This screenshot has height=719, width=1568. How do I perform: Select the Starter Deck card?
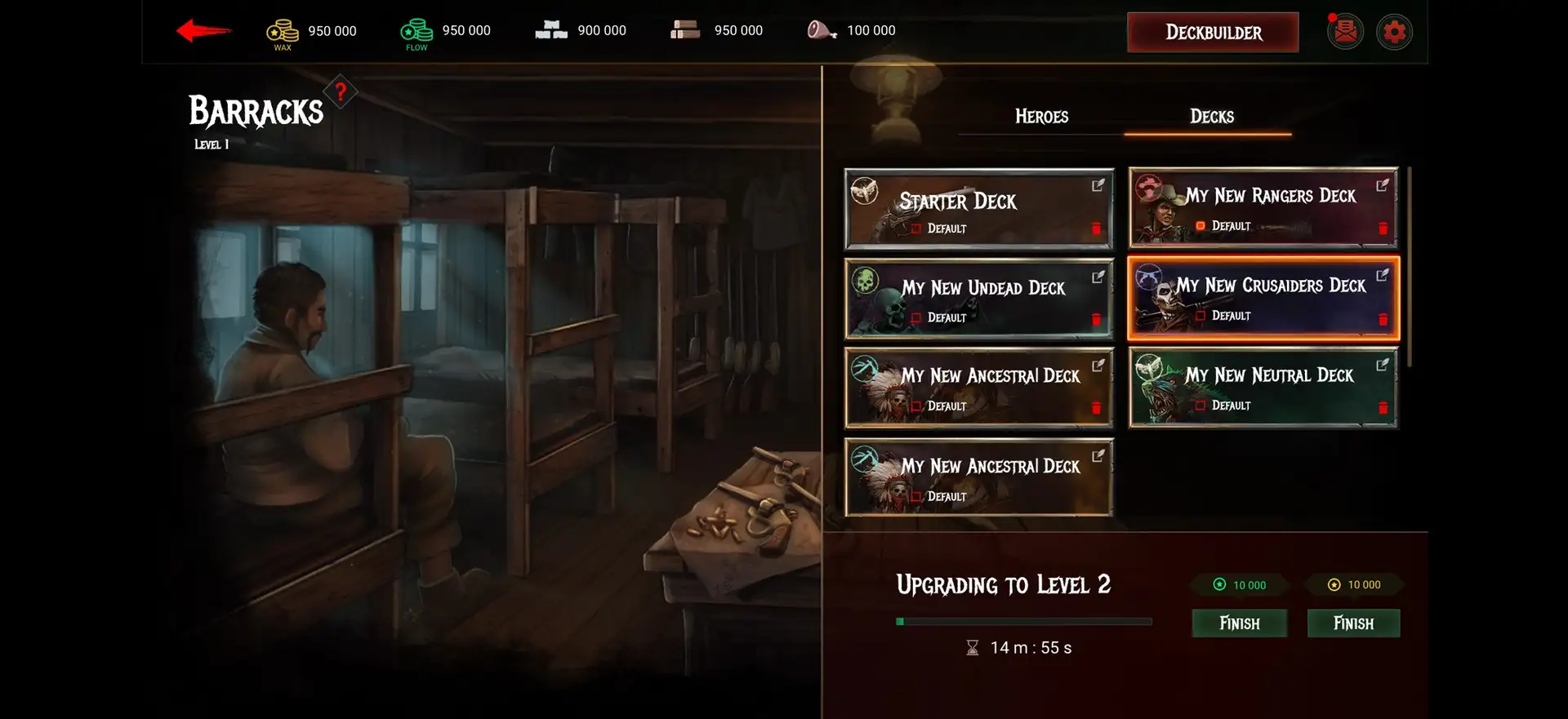point(978,209)
